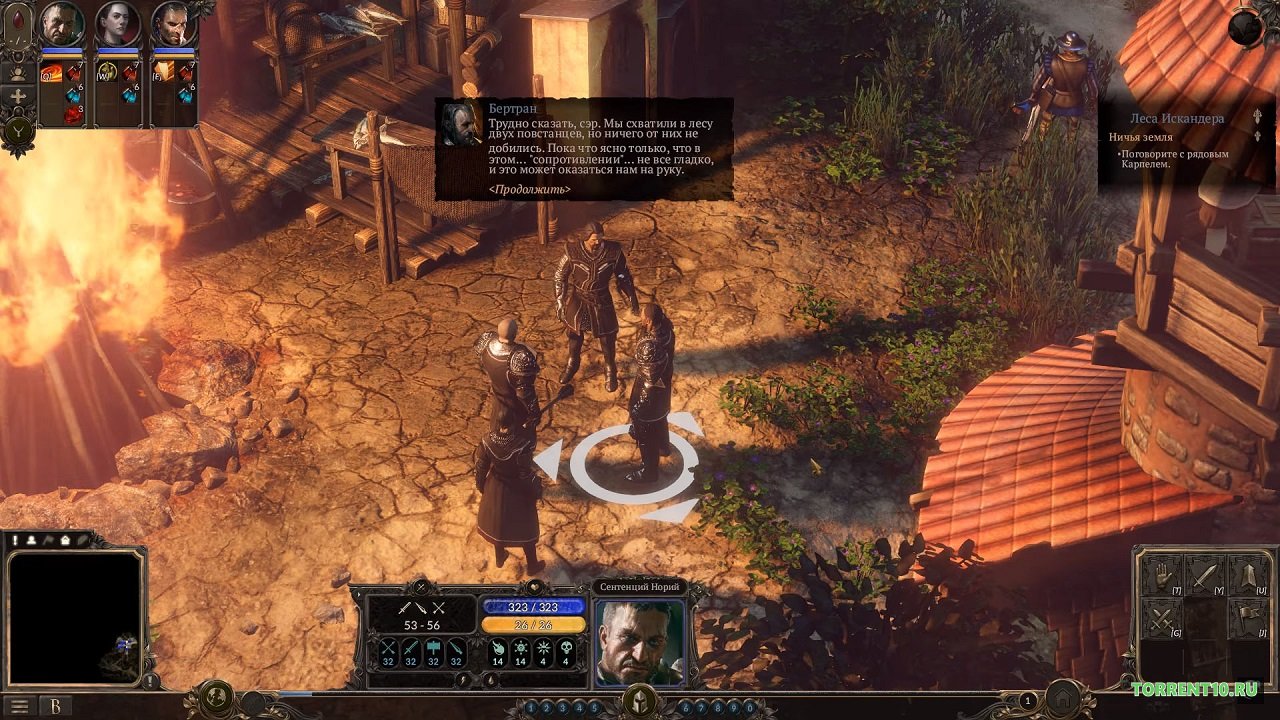Screen dimensions: 1280x720
Task: Click the minimap
Action: [x=75, y=615]
